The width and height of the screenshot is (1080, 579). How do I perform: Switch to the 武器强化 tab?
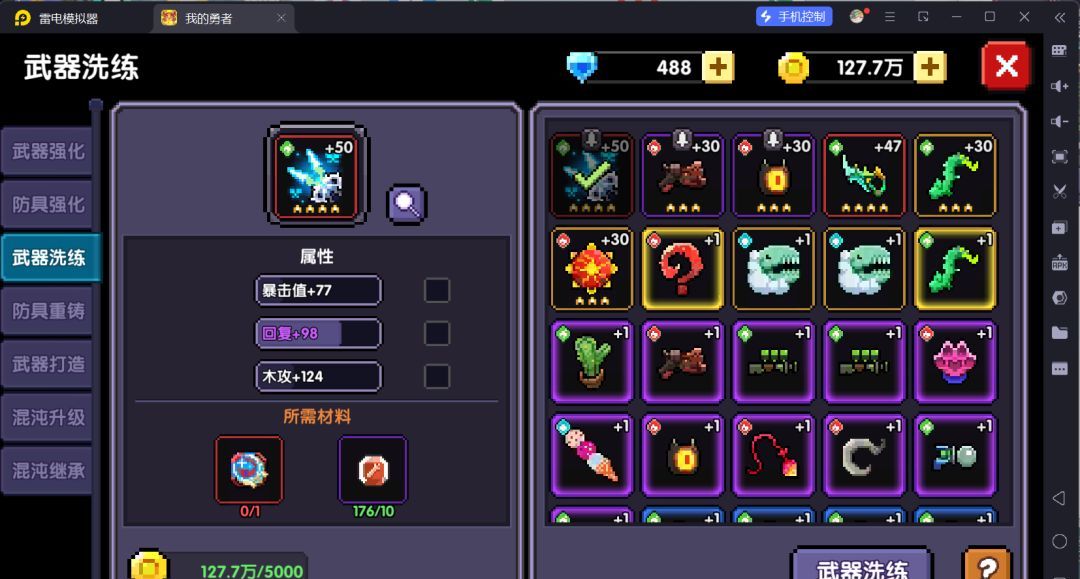(x=48, y=152)
